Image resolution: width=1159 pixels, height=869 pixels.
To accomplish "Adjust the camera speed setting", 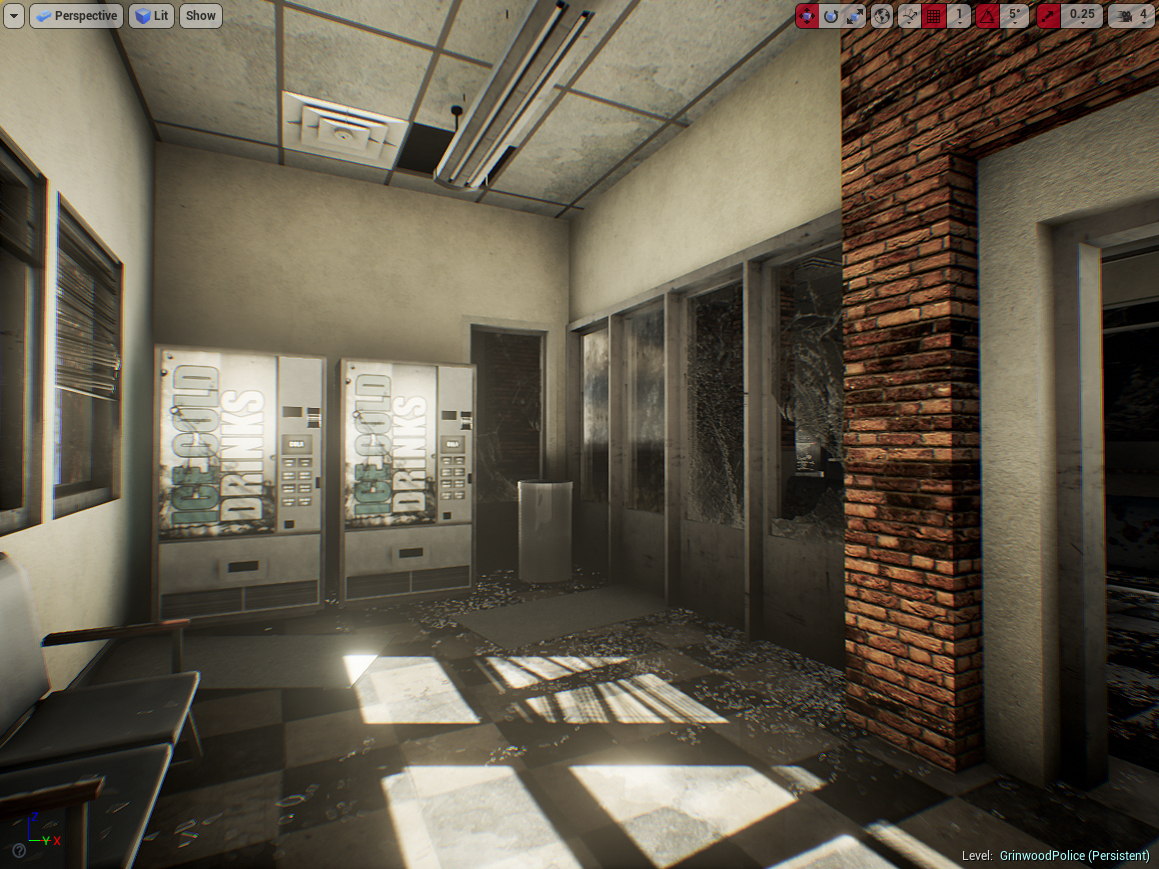I will coord(1132,16).
